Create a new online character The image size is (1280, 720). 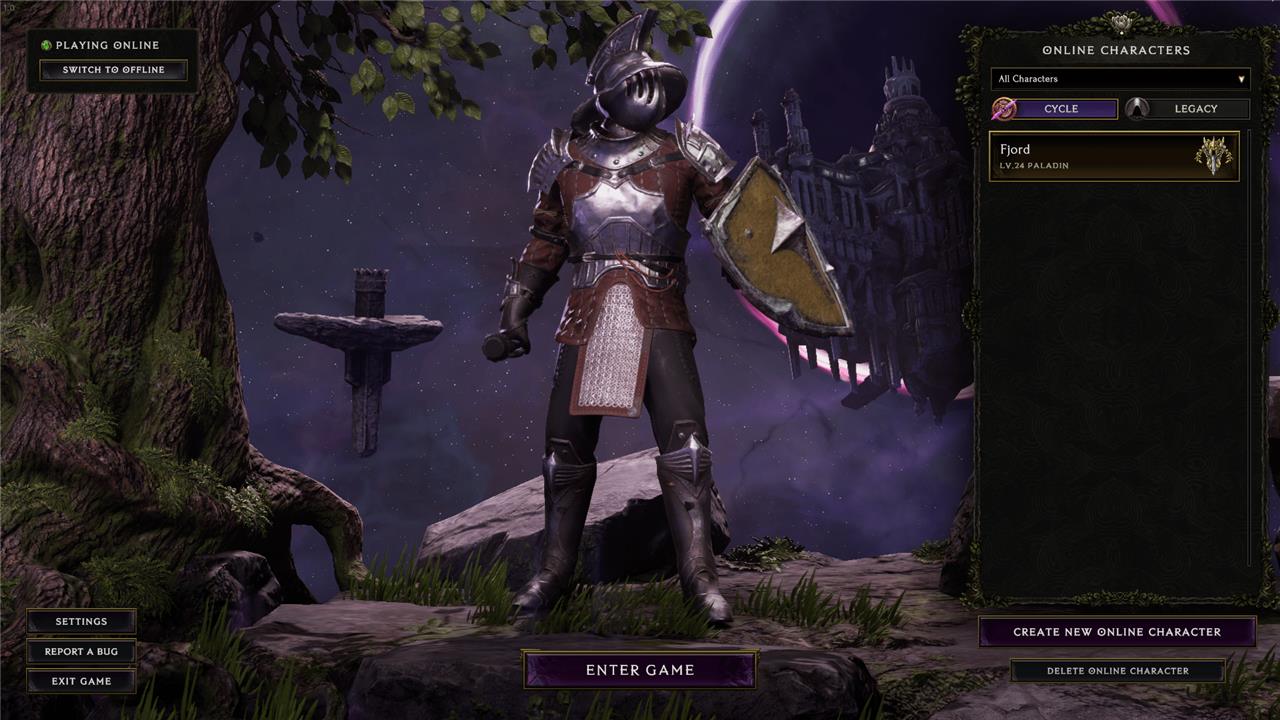click(1117, 632)
